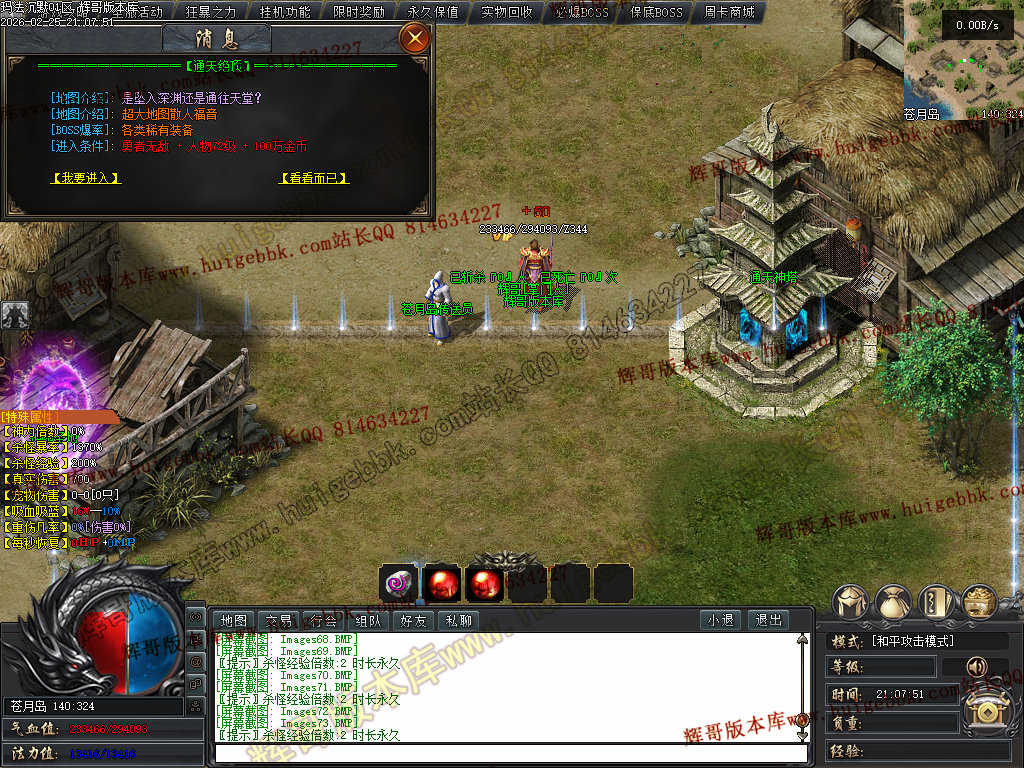Open the 永久保值 menu

(433, 12)
